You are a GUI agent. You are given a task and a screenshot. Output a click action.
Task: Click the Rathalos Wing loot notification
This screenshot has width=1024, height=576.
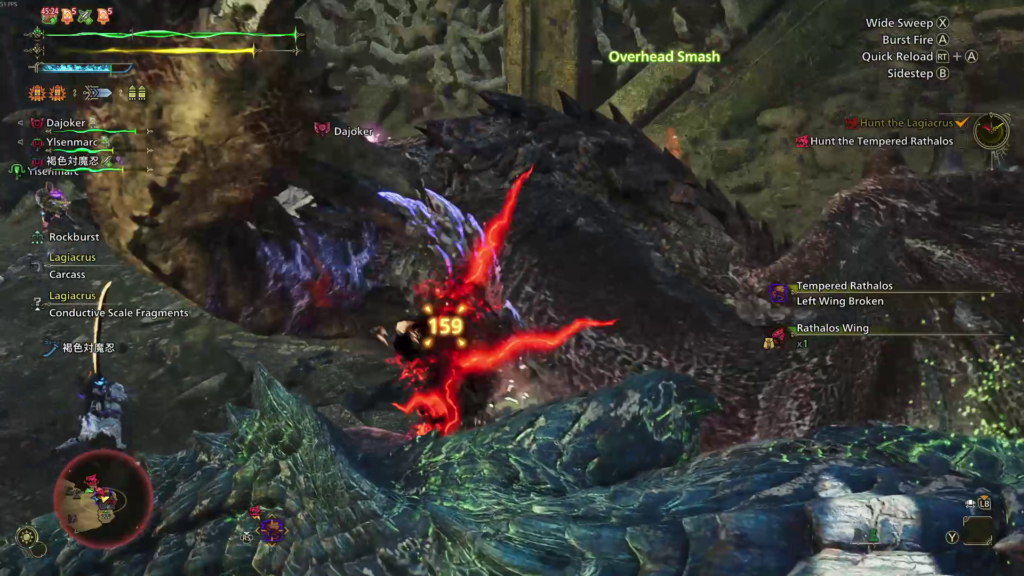832,328
